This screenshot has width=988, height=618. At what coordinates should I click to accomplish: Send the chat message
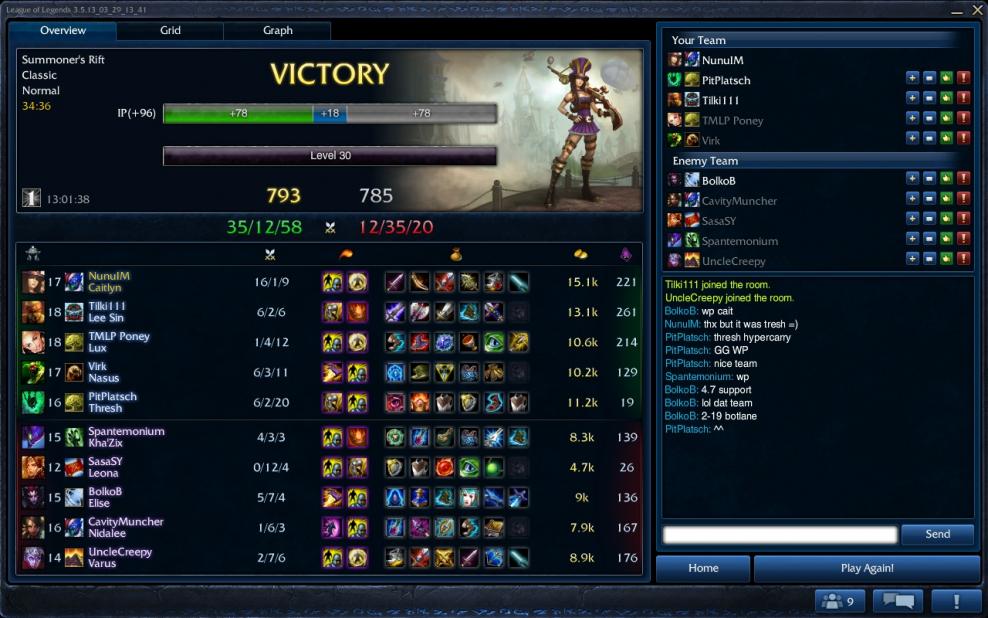[937, 535]
